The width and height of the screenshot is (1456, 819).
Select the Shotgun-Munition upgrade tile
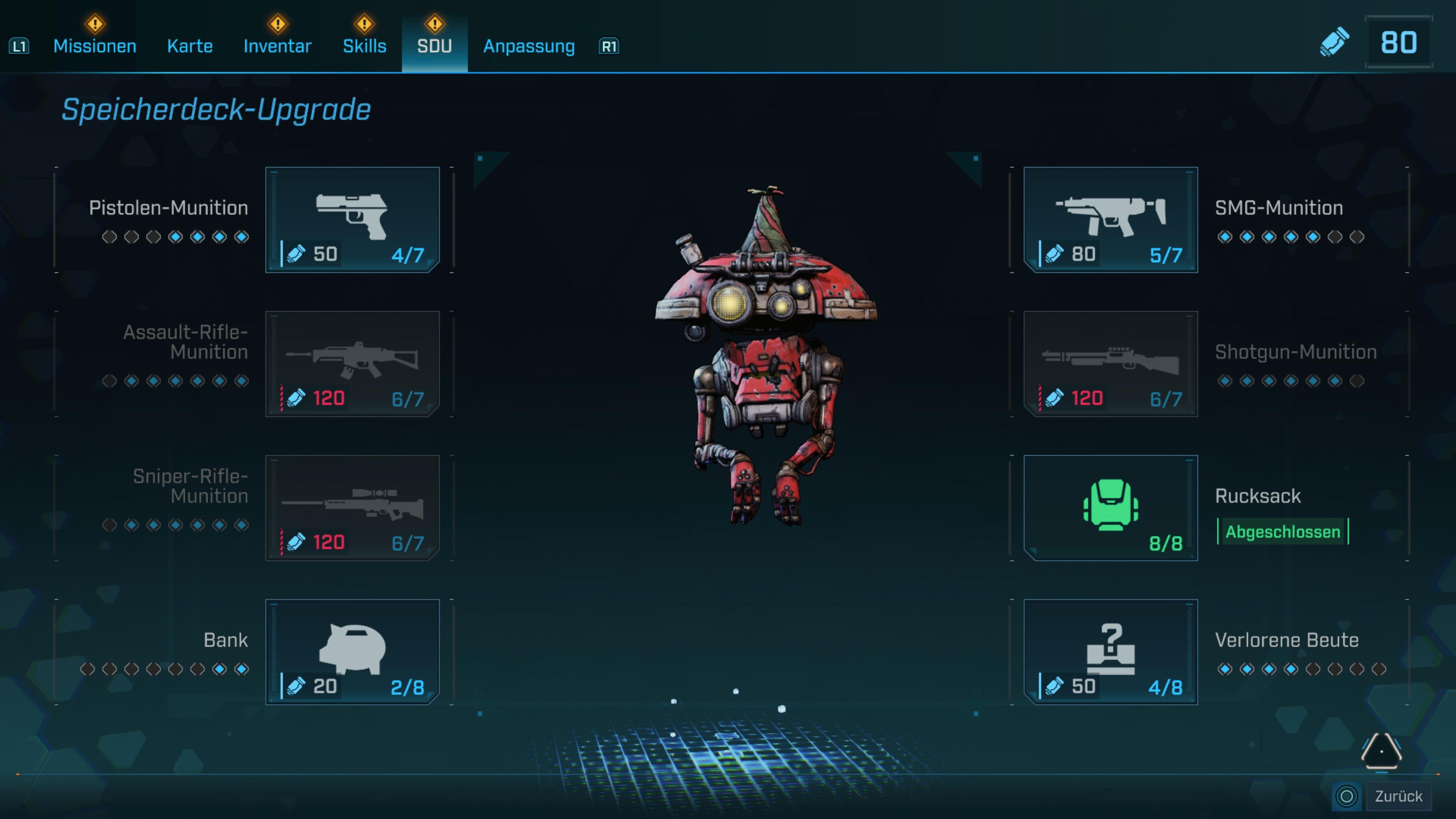click(1110, 364)
